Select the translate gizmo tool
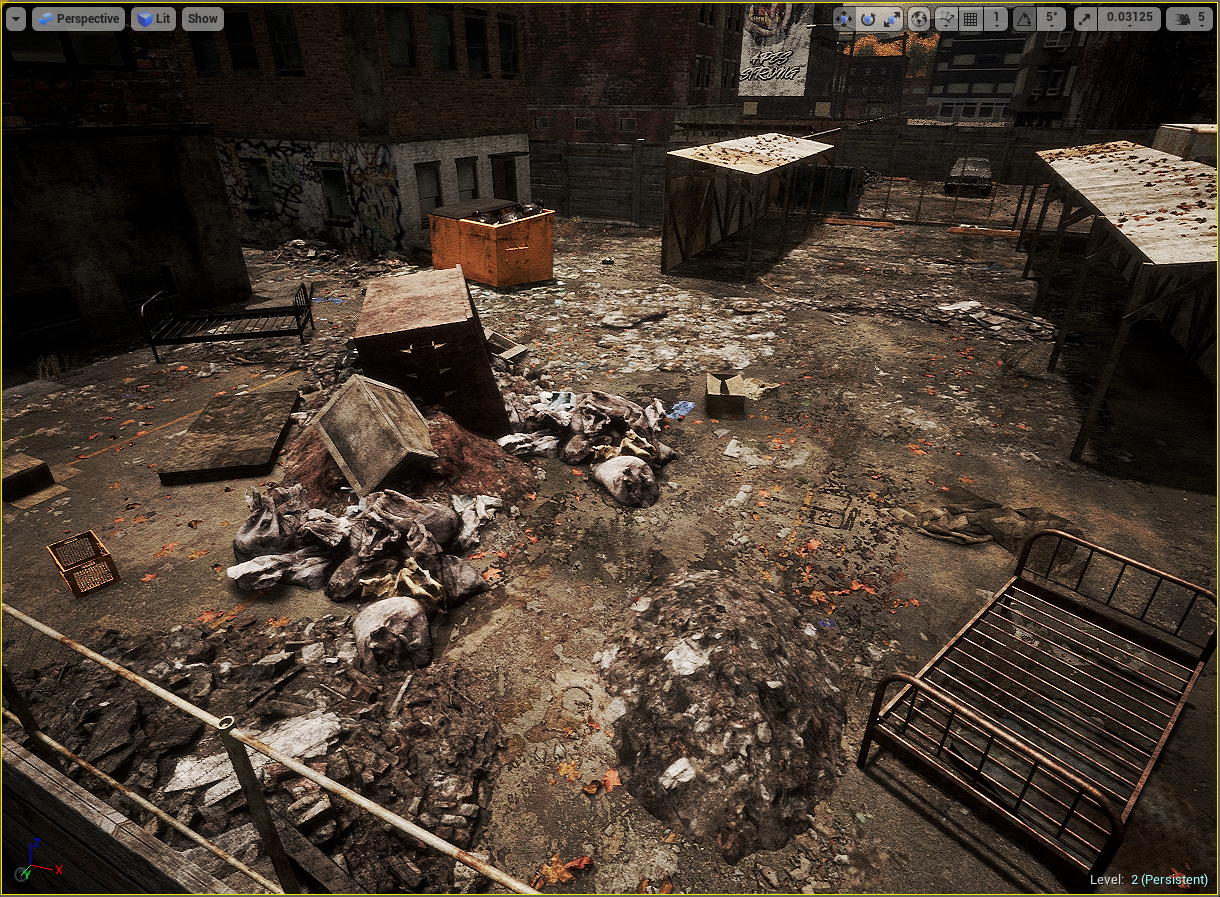The height and width of the screenshot is (897, 1220). click(x=844, y=19)
